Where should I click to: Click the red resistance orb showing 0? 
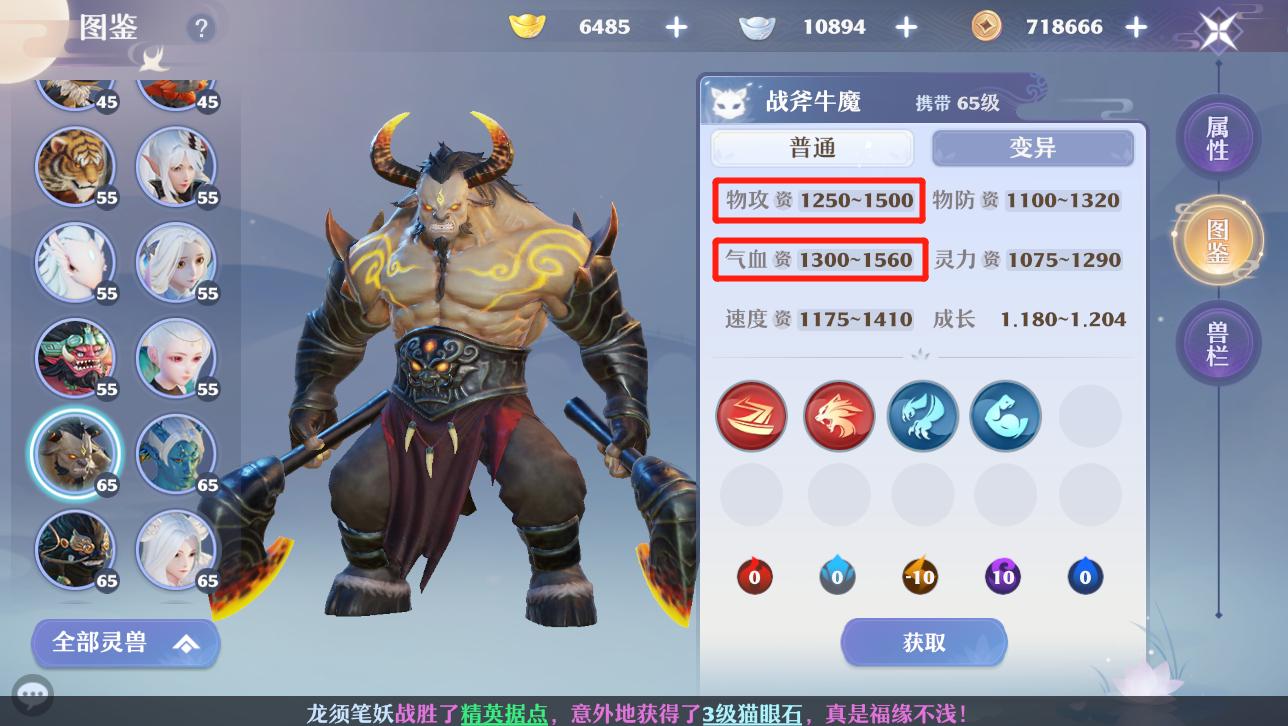tap(754, 576)
